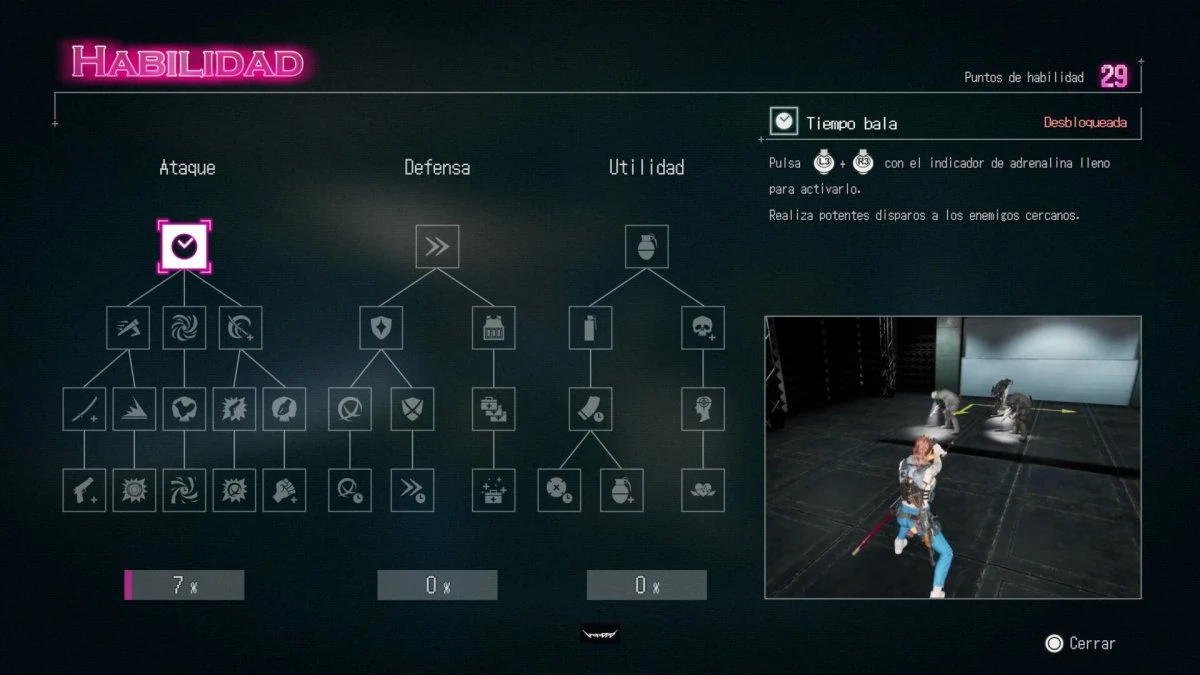Choose the heart with wings skill node
This screenshot has height=675, width=1200.
pyautogui.click(x=702, y=490)
